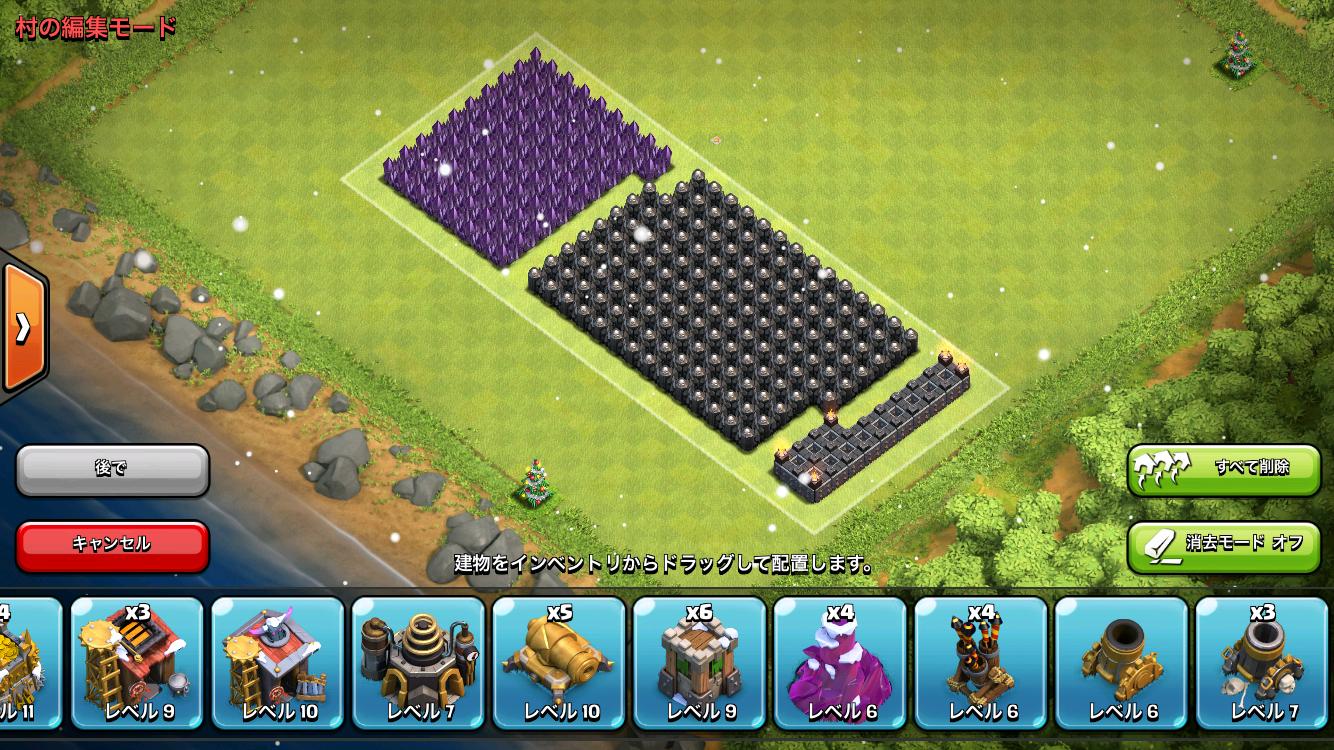Expand the orange arrow side panel
The height and width of the screenshot is (750, 1334).
coord(22,327)
